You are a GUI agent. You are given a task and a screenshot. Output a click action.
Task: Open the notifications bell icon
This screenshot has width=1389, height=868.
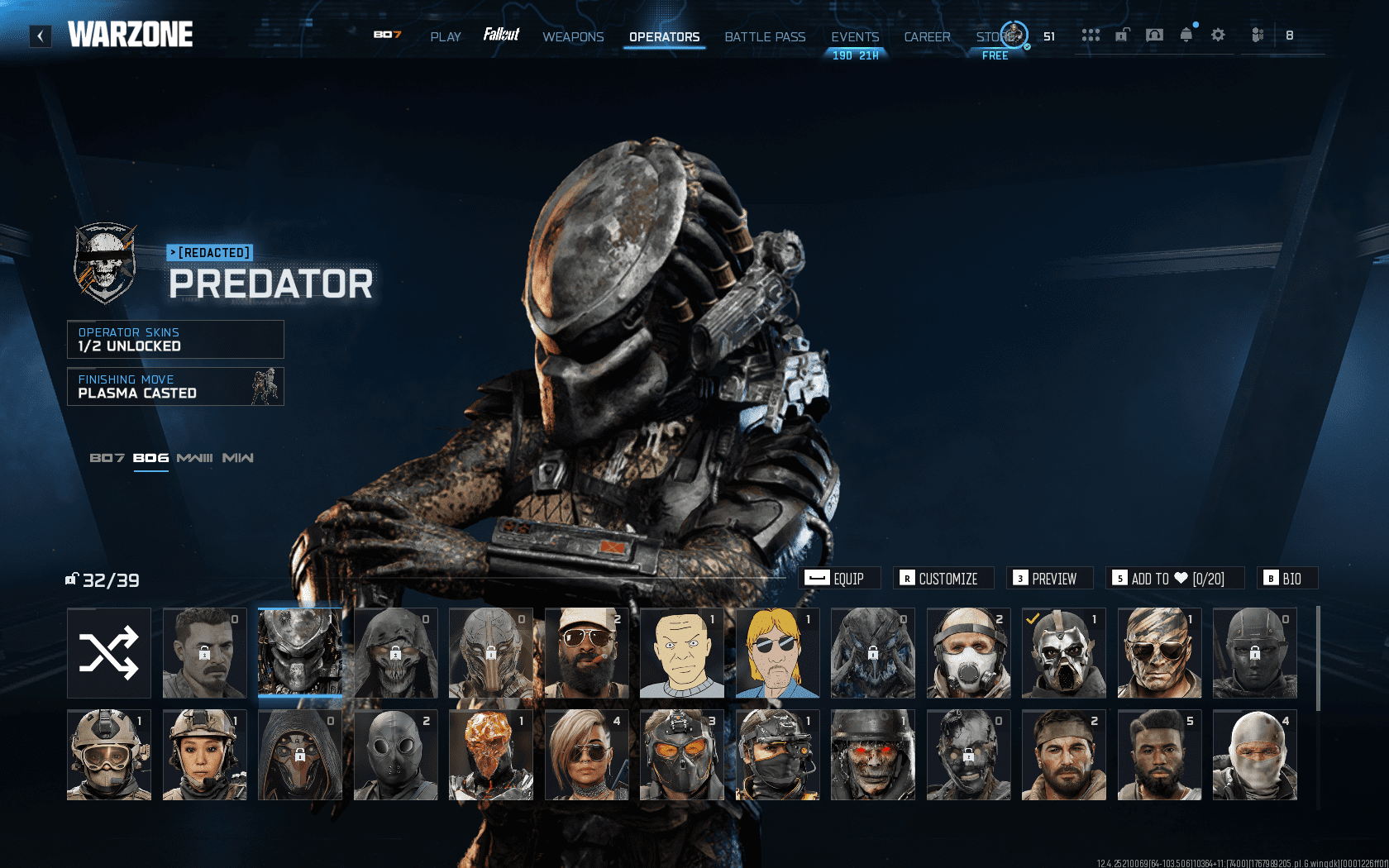click(x=1186, y=35)
